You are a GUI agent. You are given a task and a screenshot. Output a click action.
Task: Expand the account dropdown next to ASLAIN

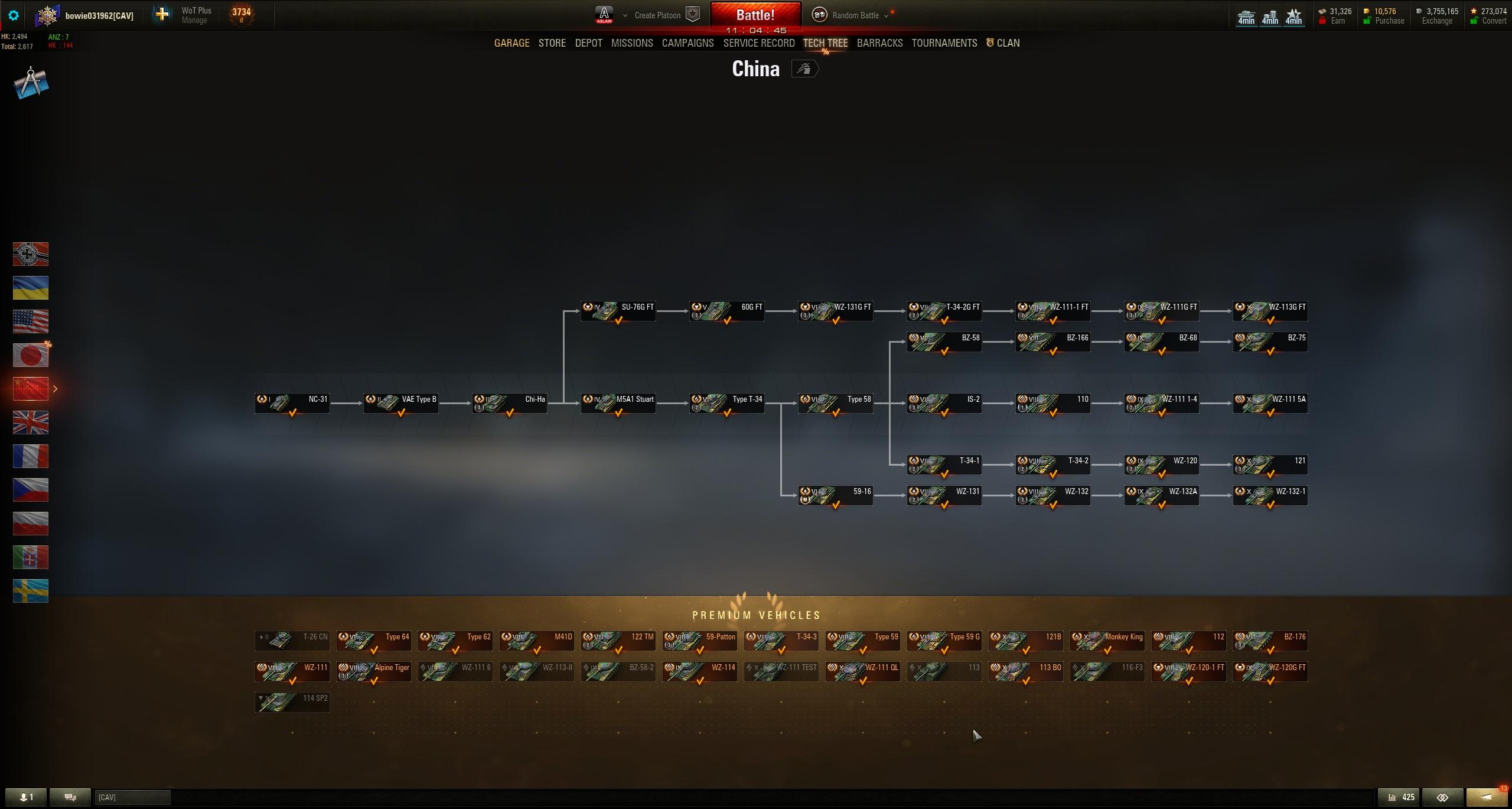(625, 15)
